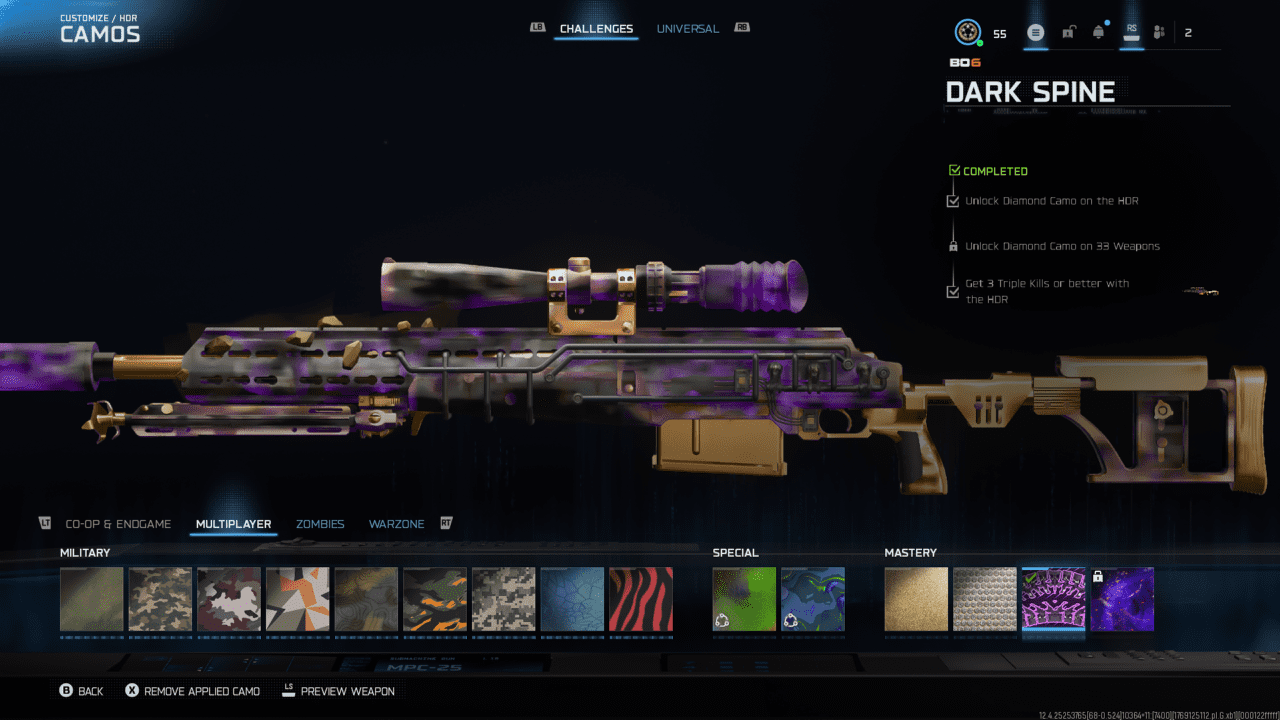The height and width of the screenshot is (720, 1280).
Task: Show the Warzone camo category
Action: tap(396, 524)
